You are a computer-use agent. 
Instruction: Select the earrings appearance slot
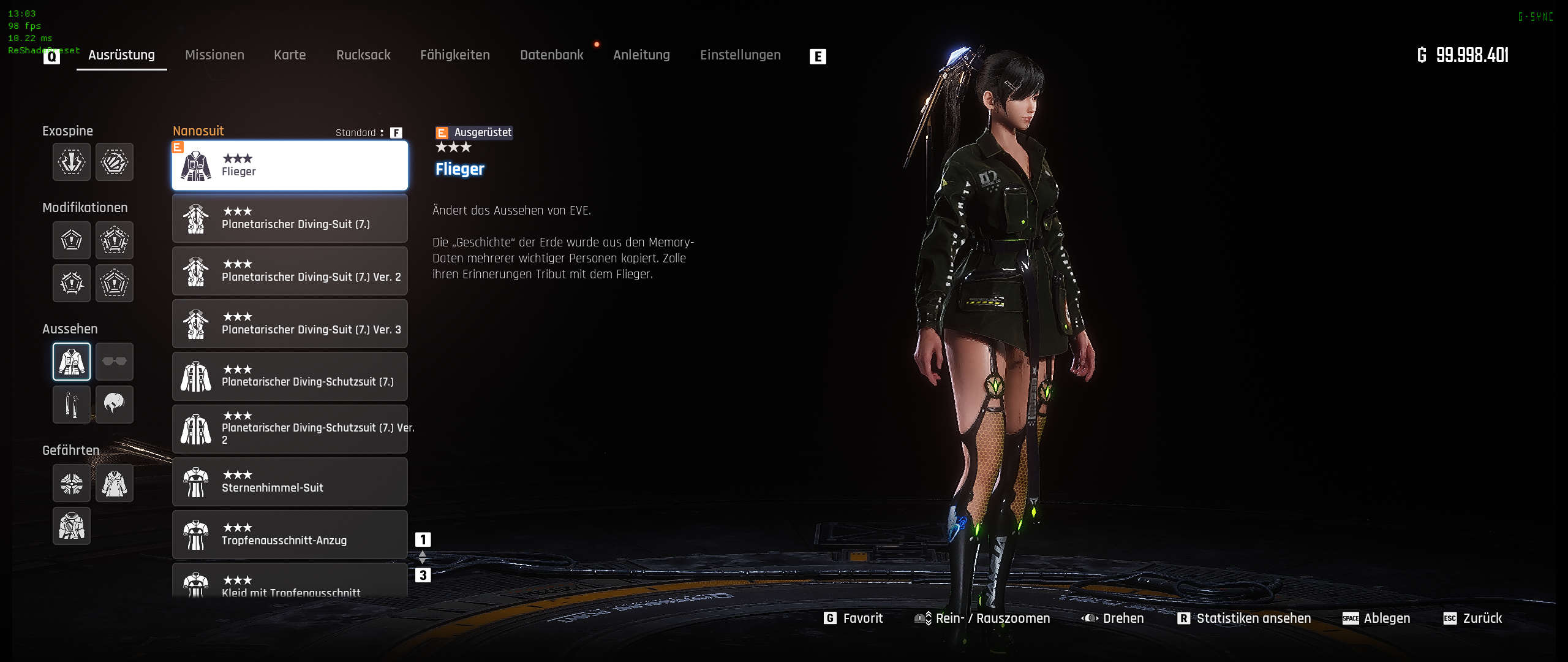pos(72,405)
